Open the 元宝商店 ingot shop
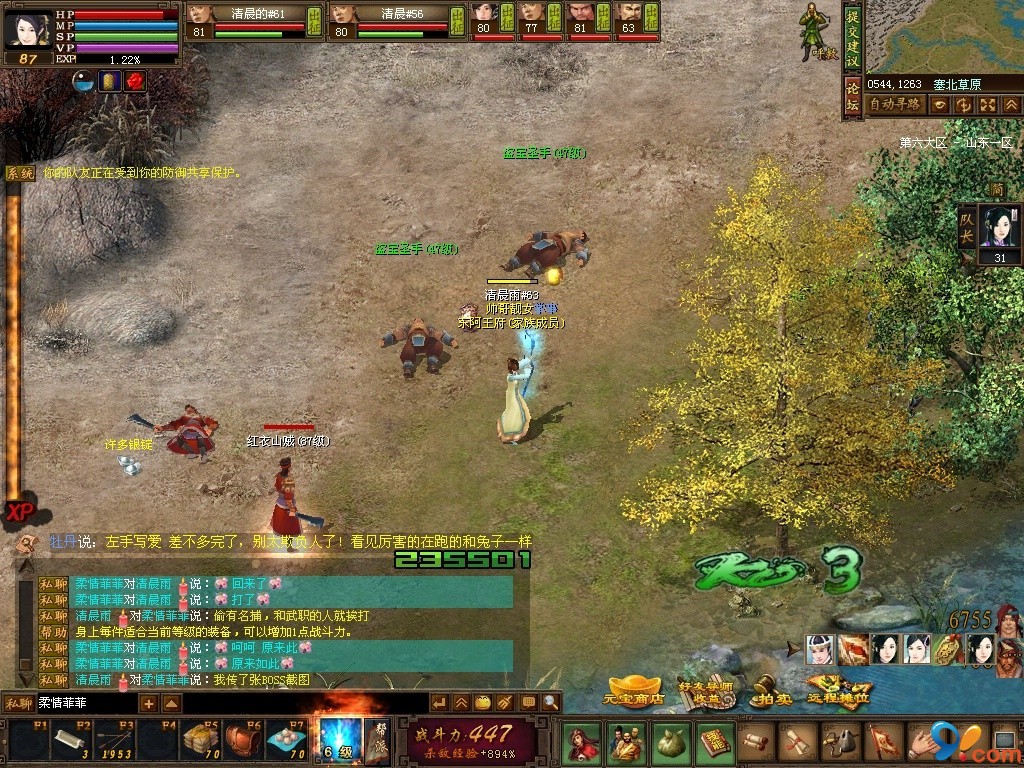 click(x=634, y=691)
